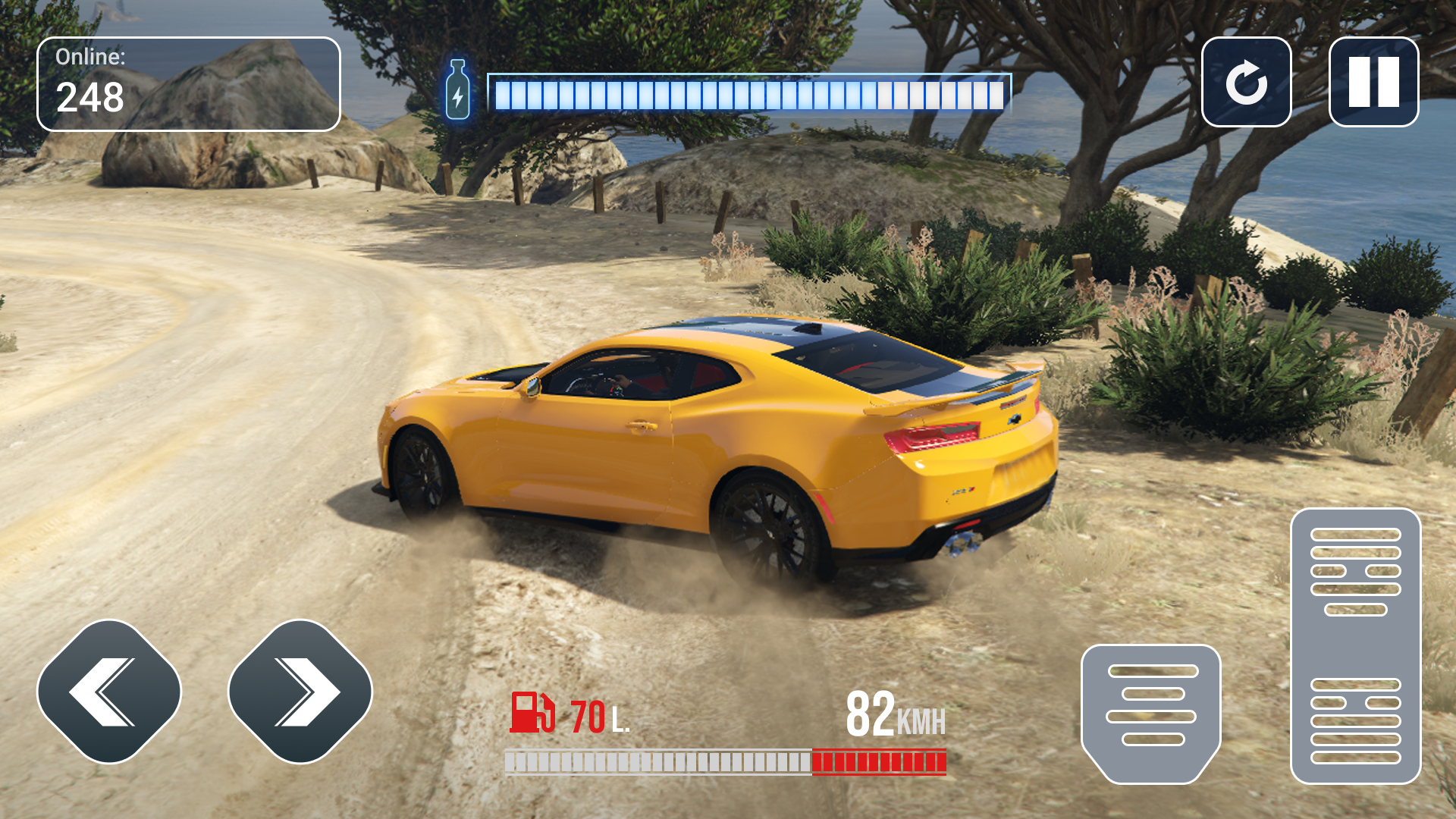
Task: Tap the circular arrow reset button
Action: point(1246,82)
